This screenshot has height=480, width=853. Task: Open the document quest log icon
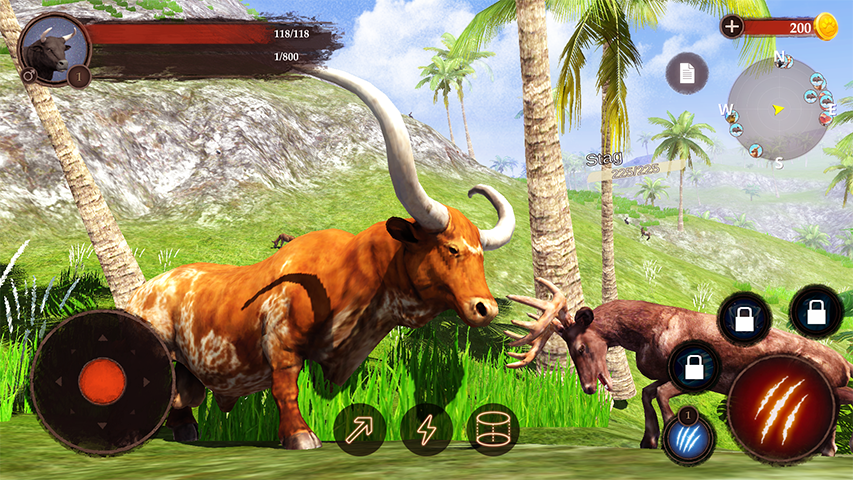(x=687, y=73)
